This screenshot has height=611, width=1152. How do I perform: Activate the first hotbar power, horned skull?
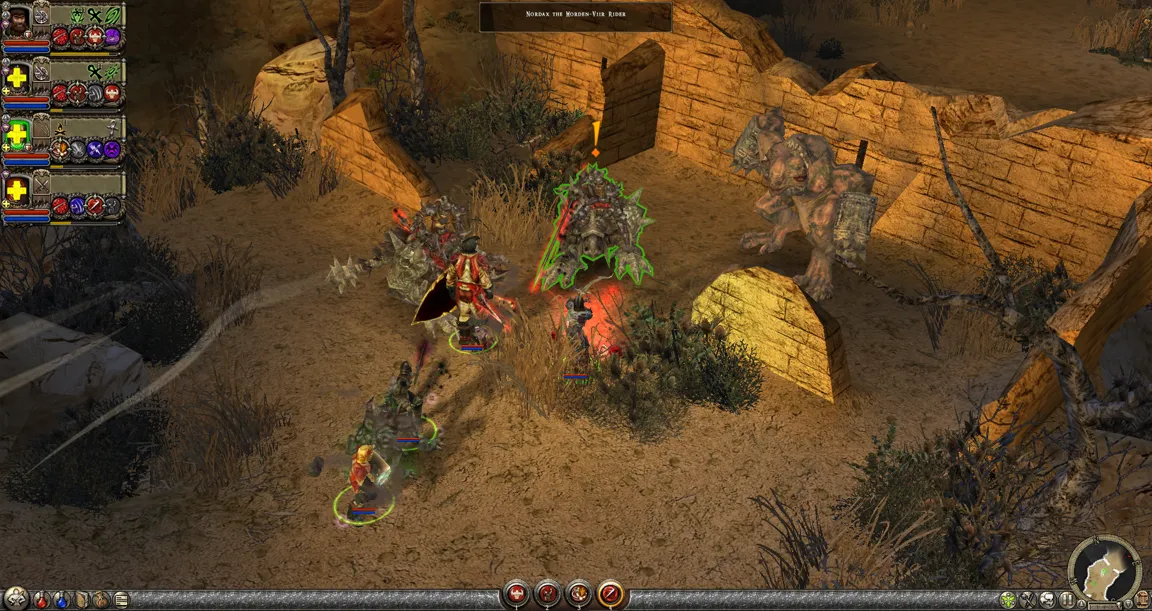(516, 594)
